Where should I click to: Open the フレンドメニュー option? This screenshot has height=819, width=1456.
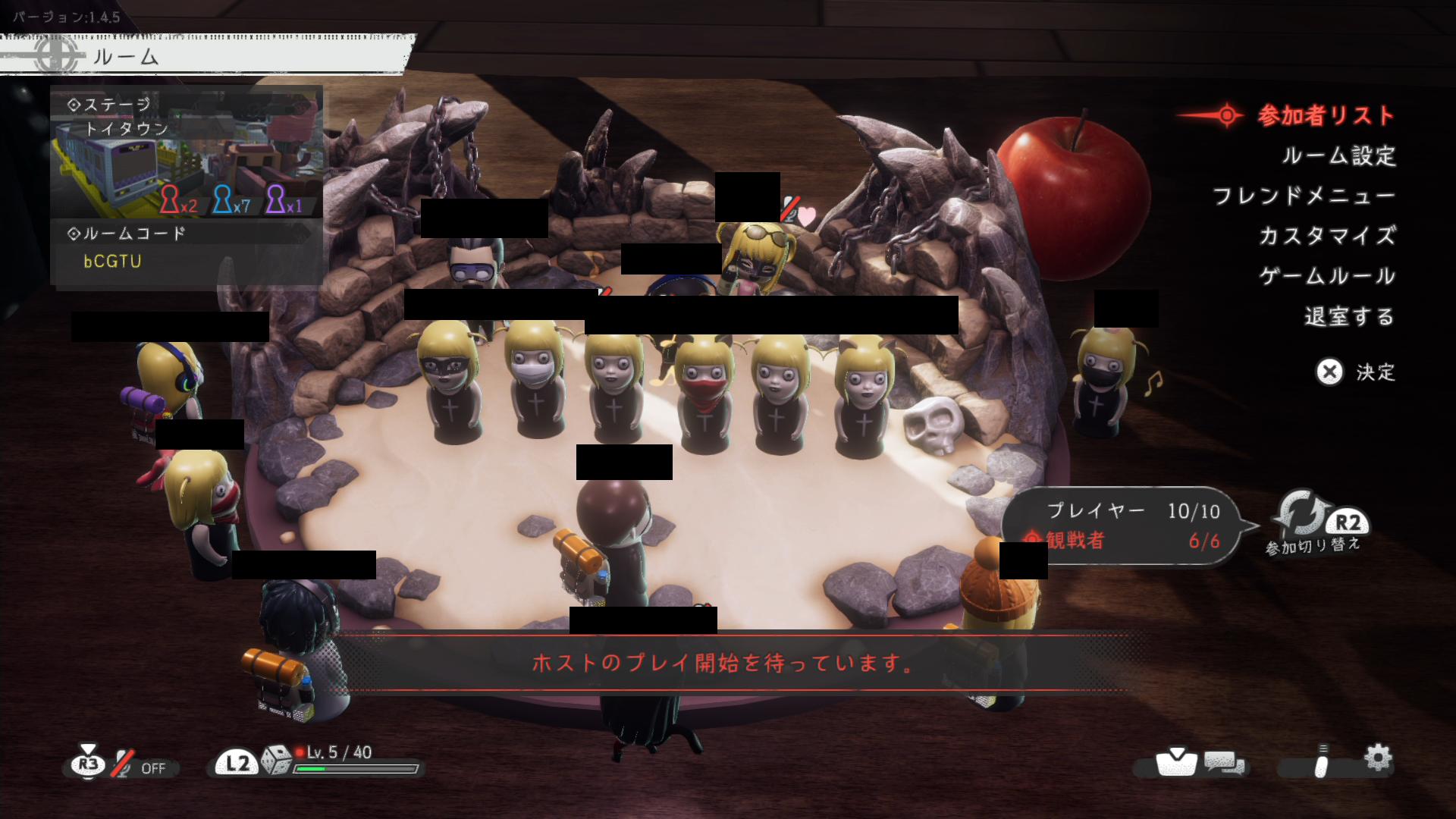coord(1304,196)
